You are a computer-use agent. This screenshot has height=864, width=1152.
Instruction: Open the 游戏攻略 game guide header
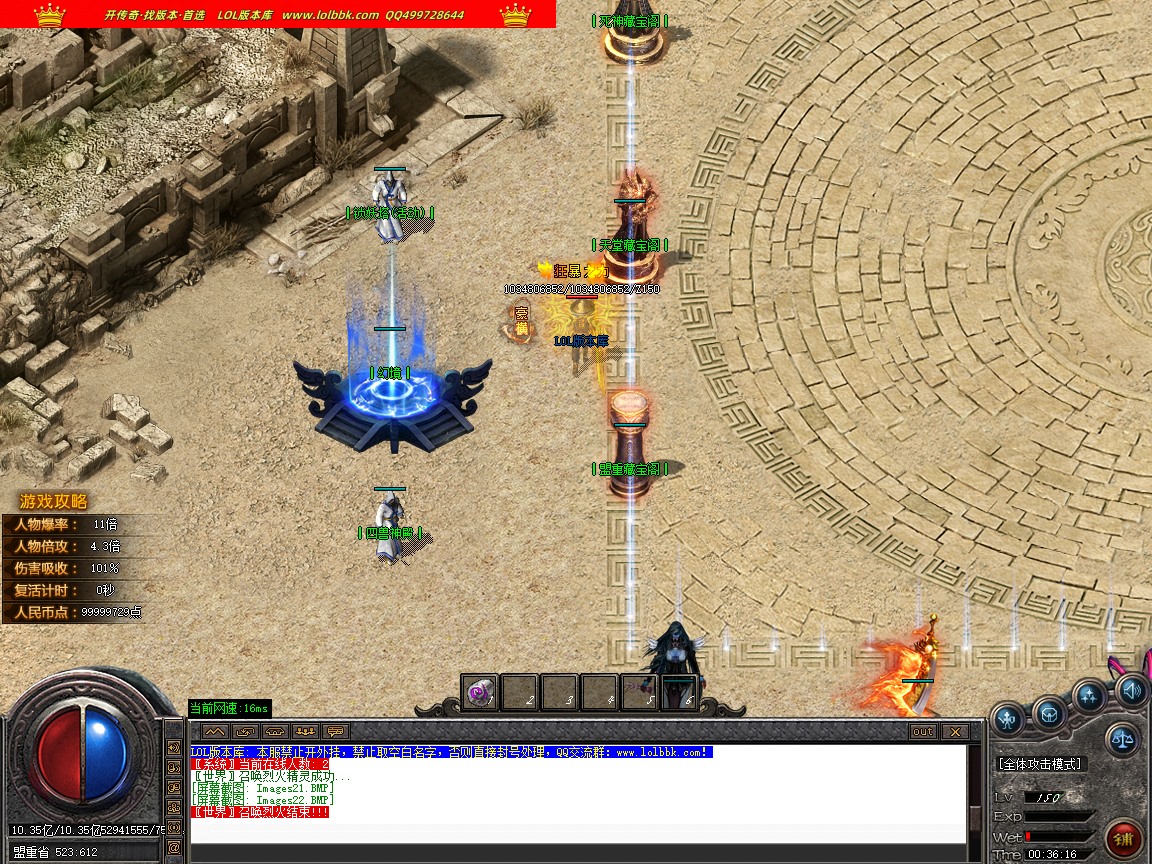click(x=54, y=502)
